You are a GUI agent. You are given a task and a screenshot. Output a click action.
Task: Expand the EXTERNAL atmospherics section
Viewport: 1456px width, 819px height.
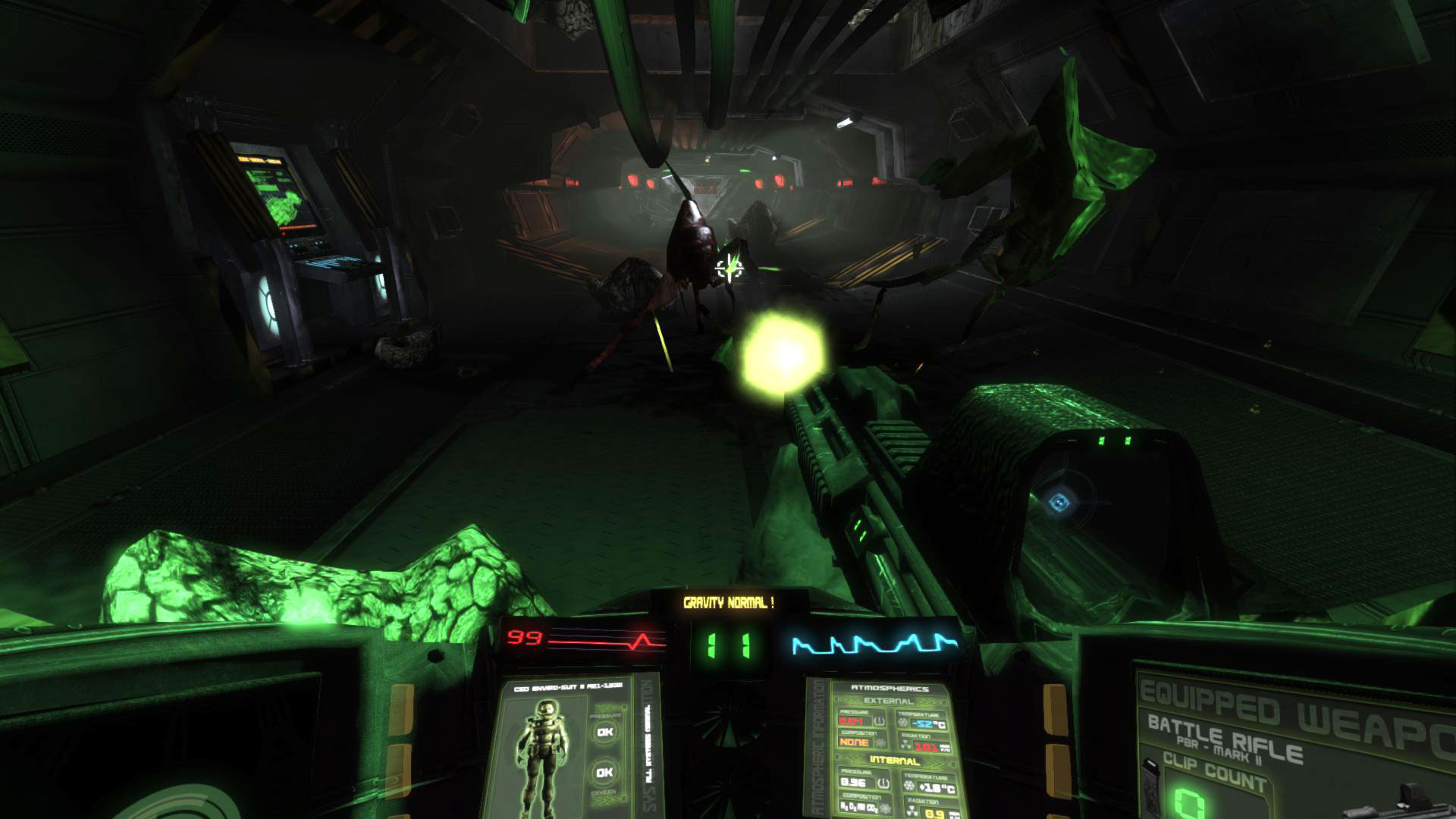point(888,701)
